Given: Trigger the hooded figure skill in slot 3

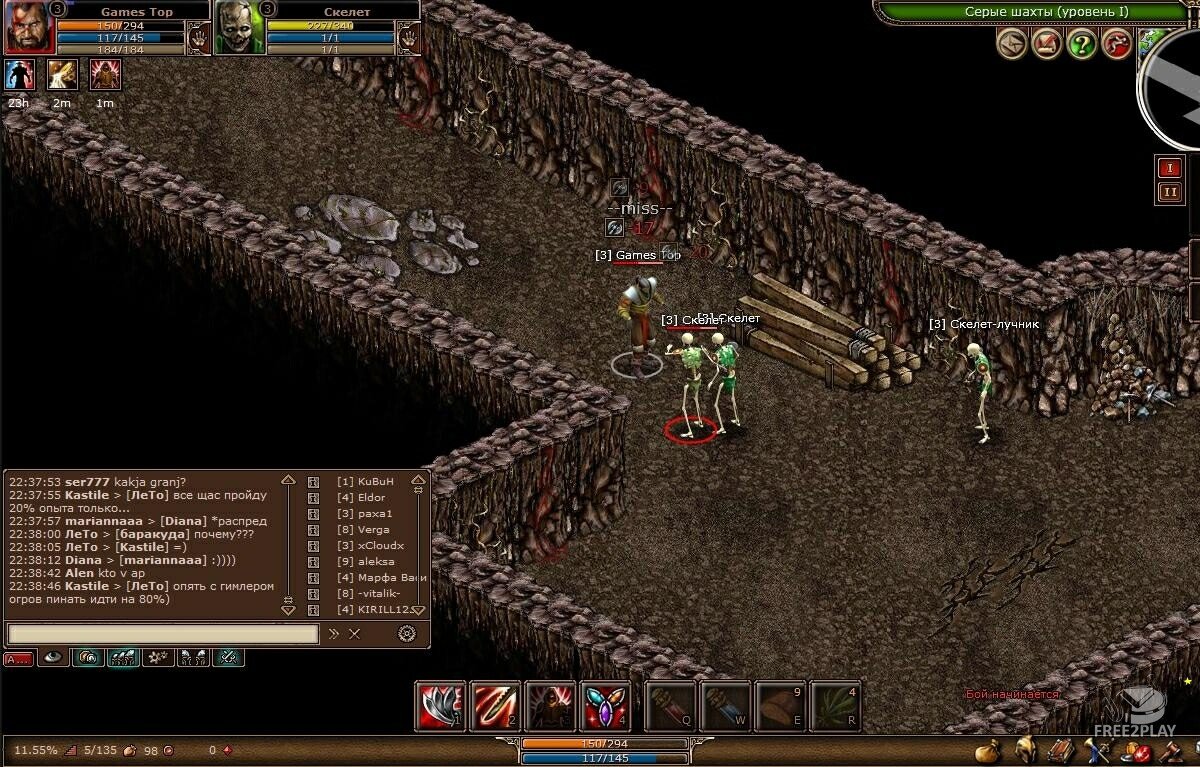Looking at the screenshot, I should pyautogui.click(x=550, y=706).
